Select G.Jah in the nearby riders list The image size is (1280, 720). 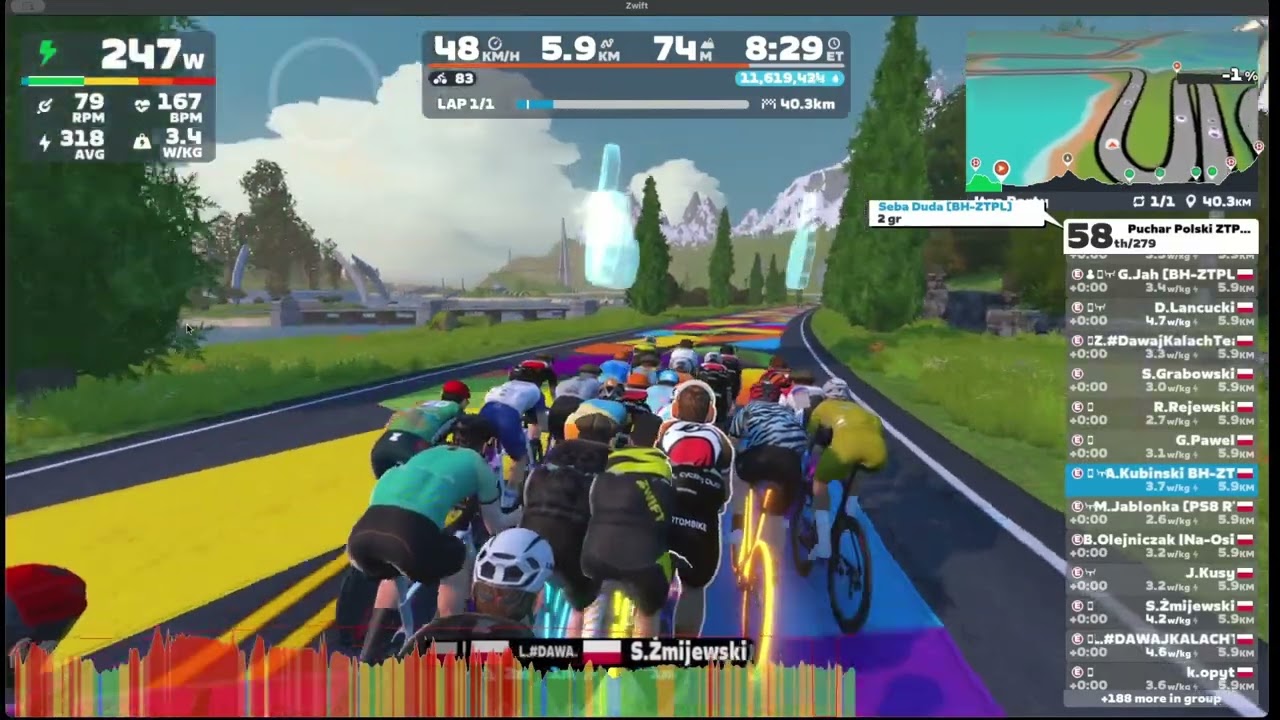[x=1160, y=280]
